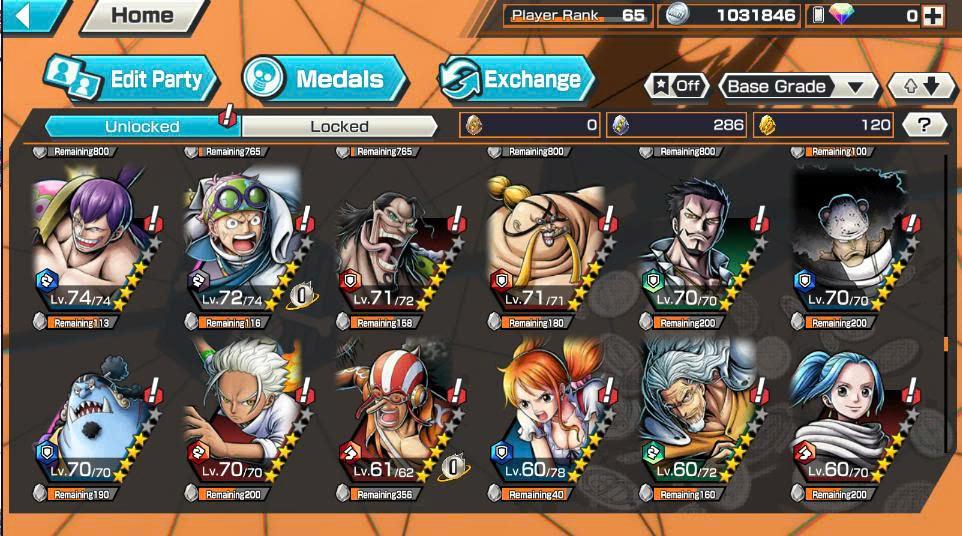Select the grey-bearded old man Lv.60 character
Screen dimensions: 962x536
tap(698, 415)
